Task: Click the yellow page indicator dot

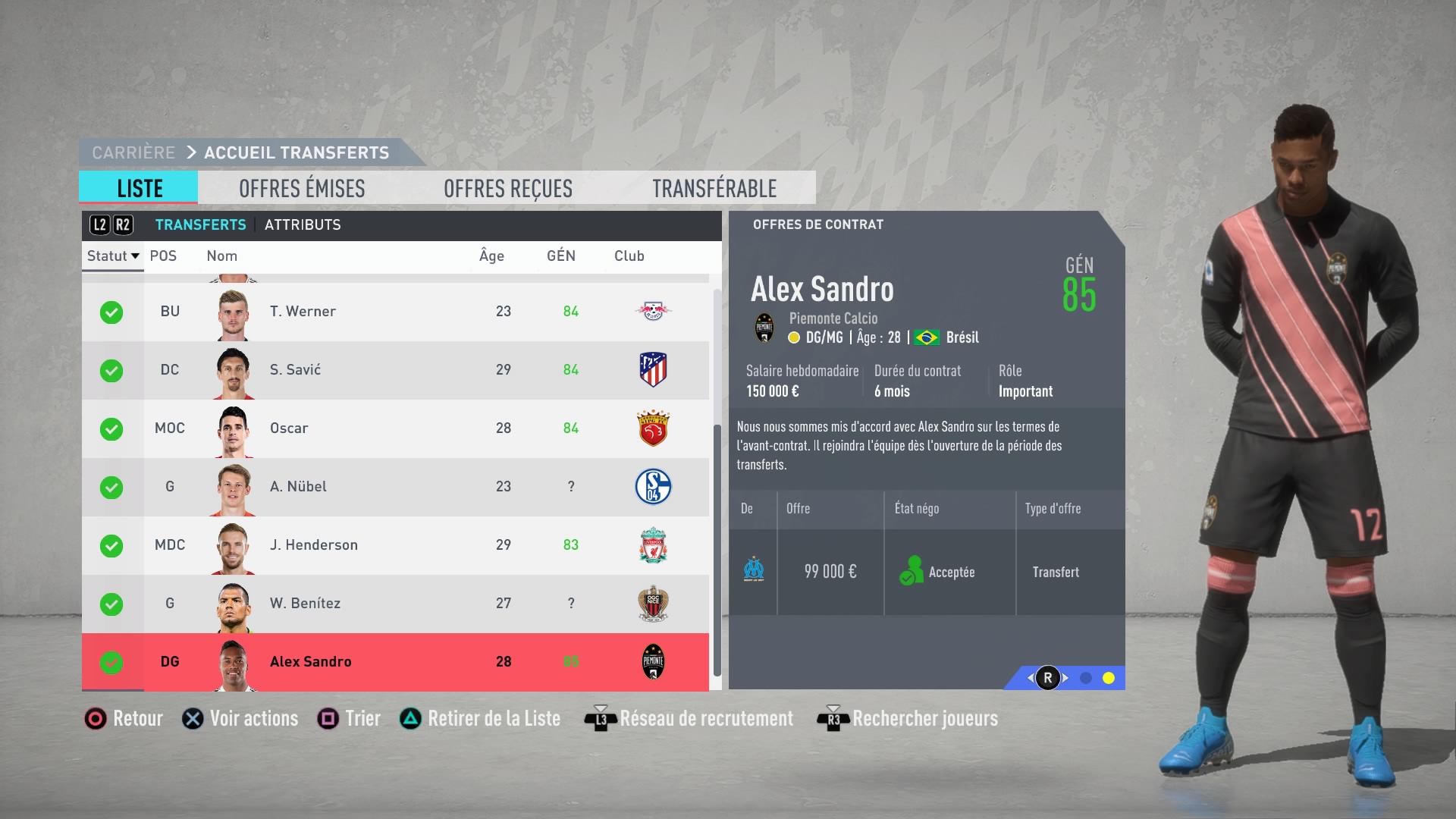Action: tap(1109, 678)
